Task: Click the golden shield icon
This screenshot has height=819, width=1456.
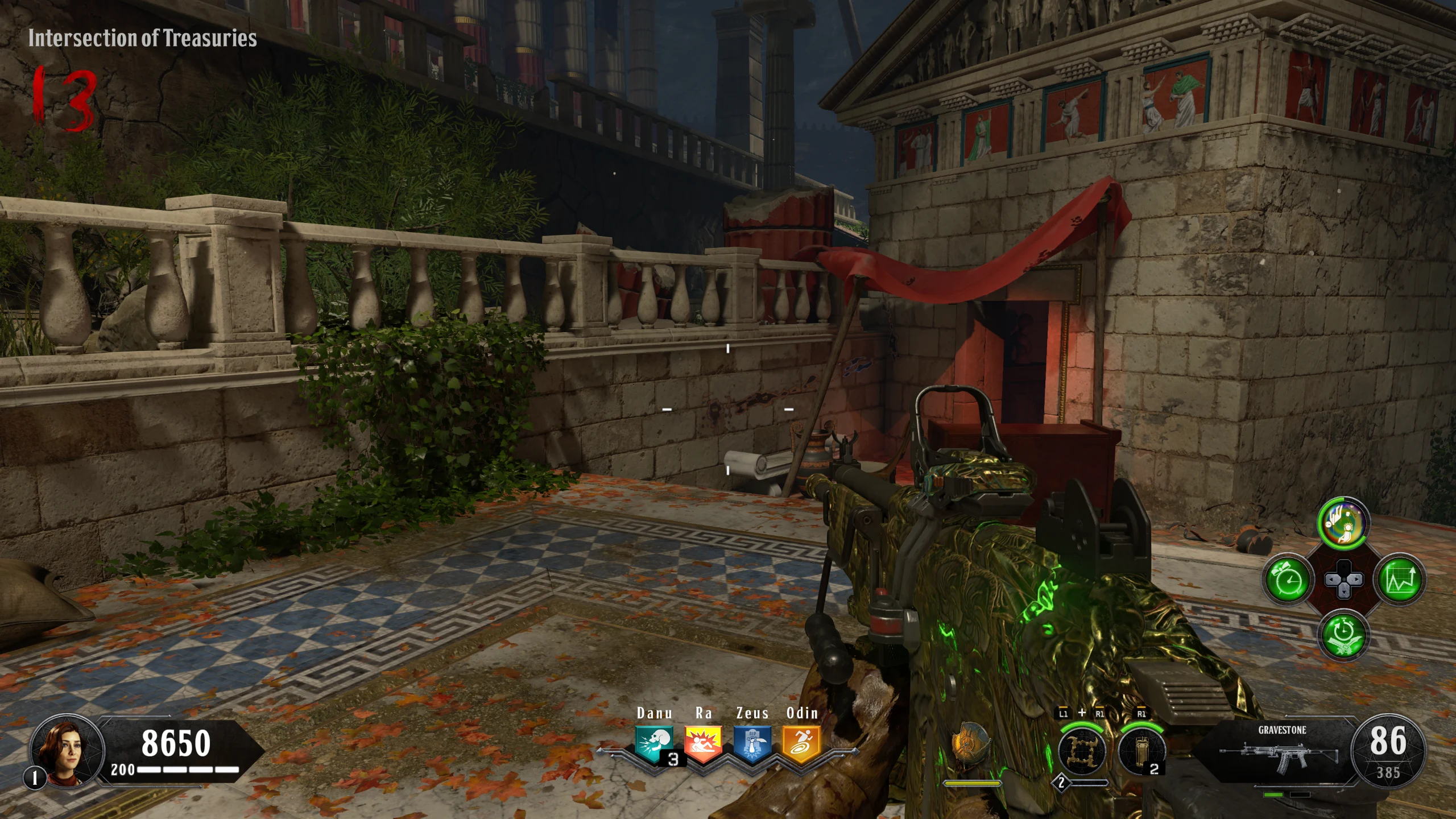Action: [971, 746]
